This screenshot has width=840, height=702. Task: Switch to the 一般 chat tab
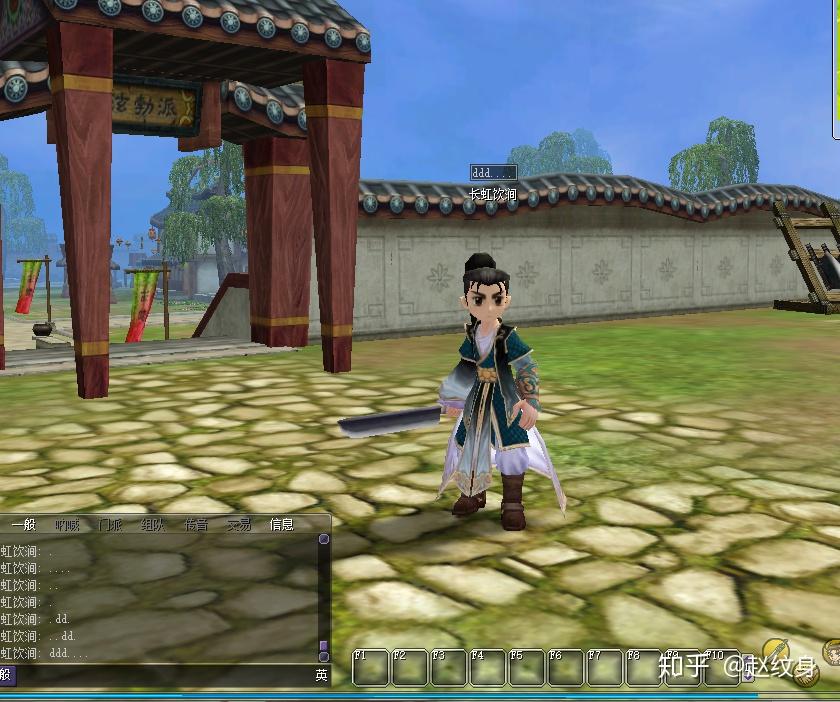tap(23, 524)
